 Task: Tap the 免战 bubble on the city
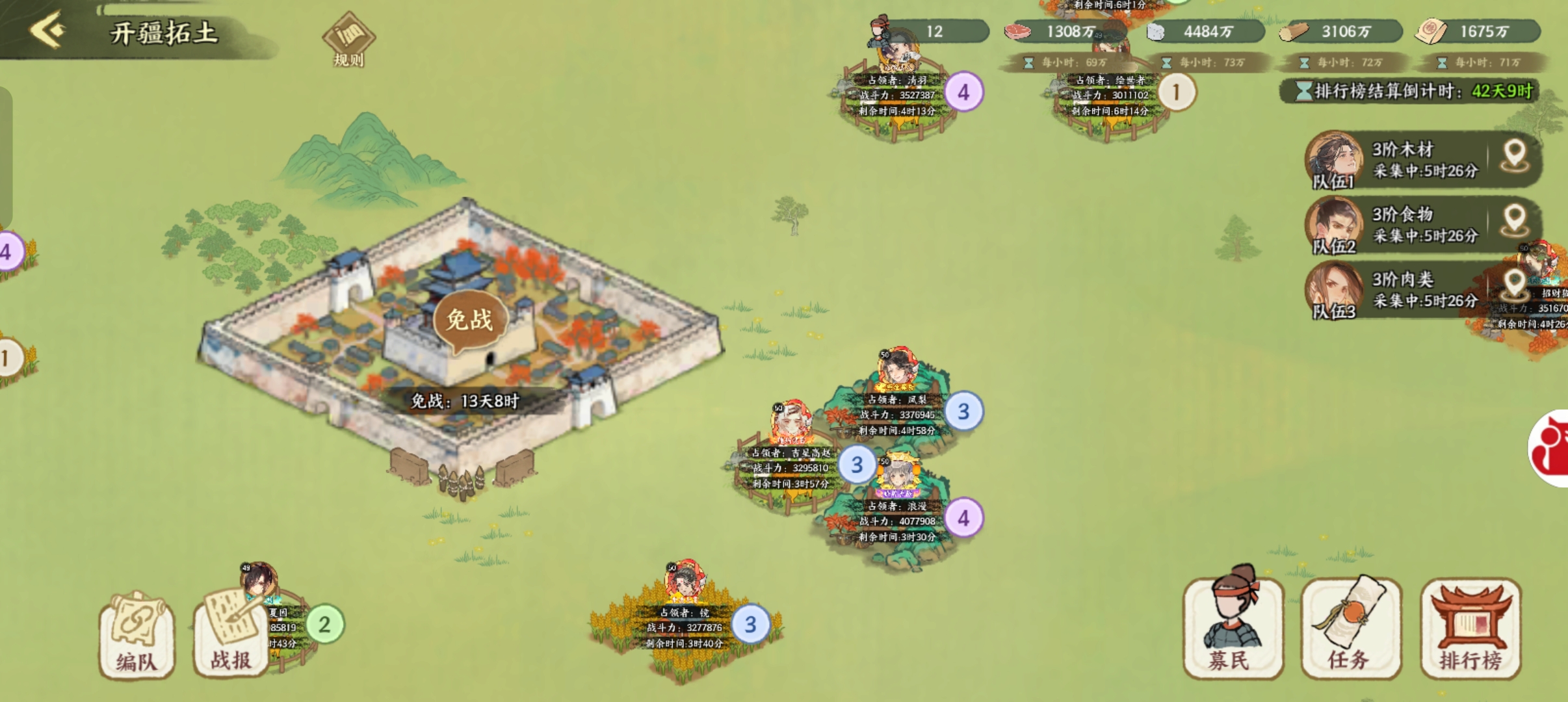(x=469, y=321)
